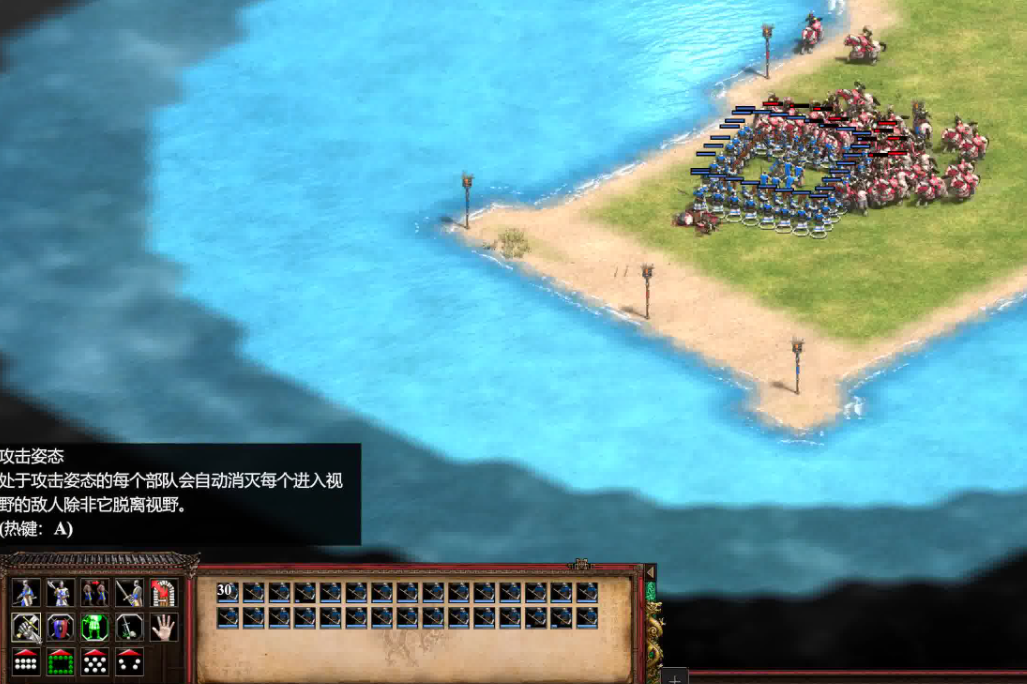Image resolution: width=1027 pixels, height=684 pixels.
Task: Click the open hand stop command
Action: click(x=163, y=627)
